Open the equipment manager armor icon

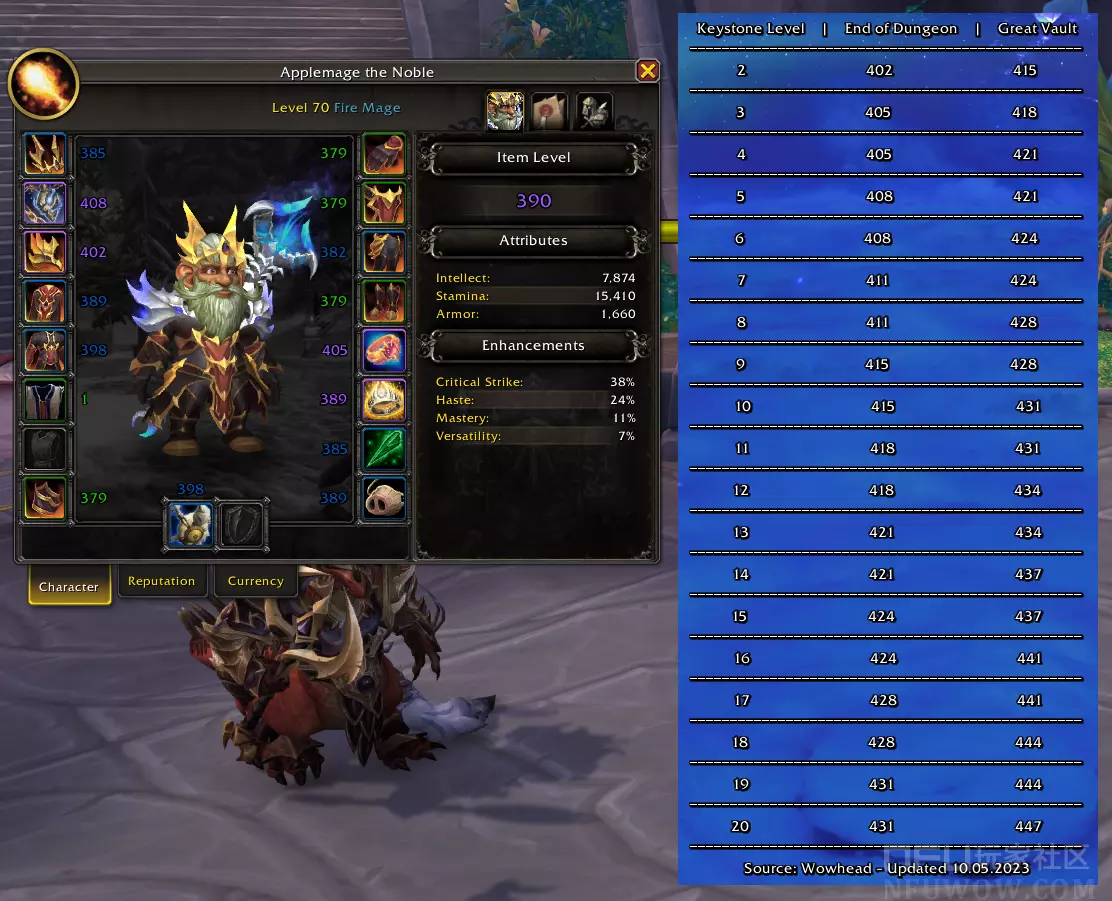point(593,111)
